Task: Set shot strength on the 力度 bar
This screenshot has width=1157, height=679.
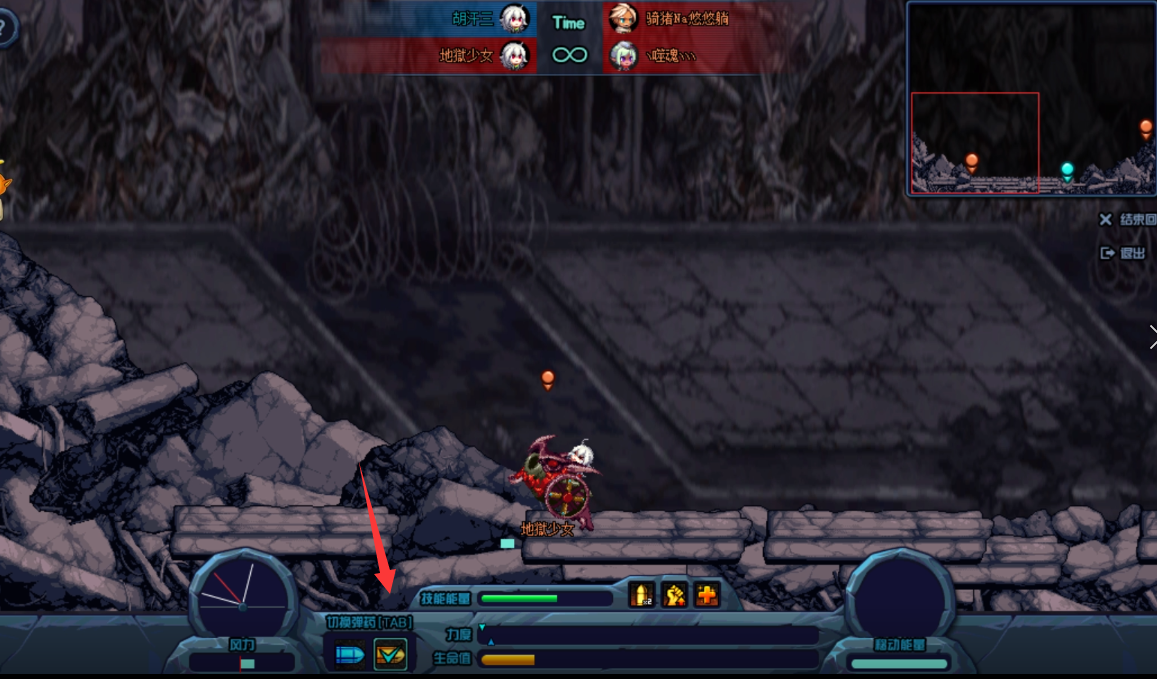Action: tap(648, 635)
